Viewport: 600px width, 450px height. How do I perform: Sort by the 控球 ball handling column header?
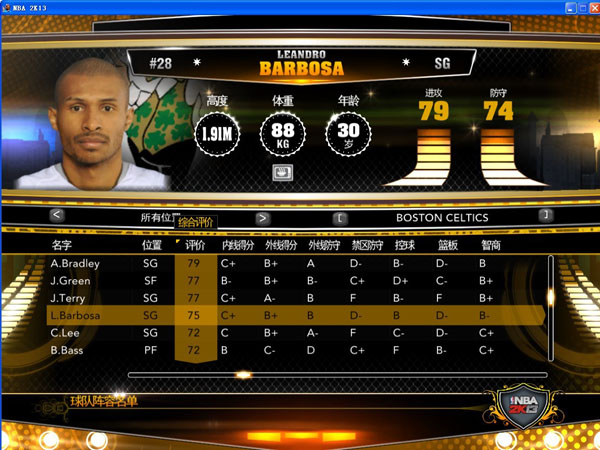point(404,244)
